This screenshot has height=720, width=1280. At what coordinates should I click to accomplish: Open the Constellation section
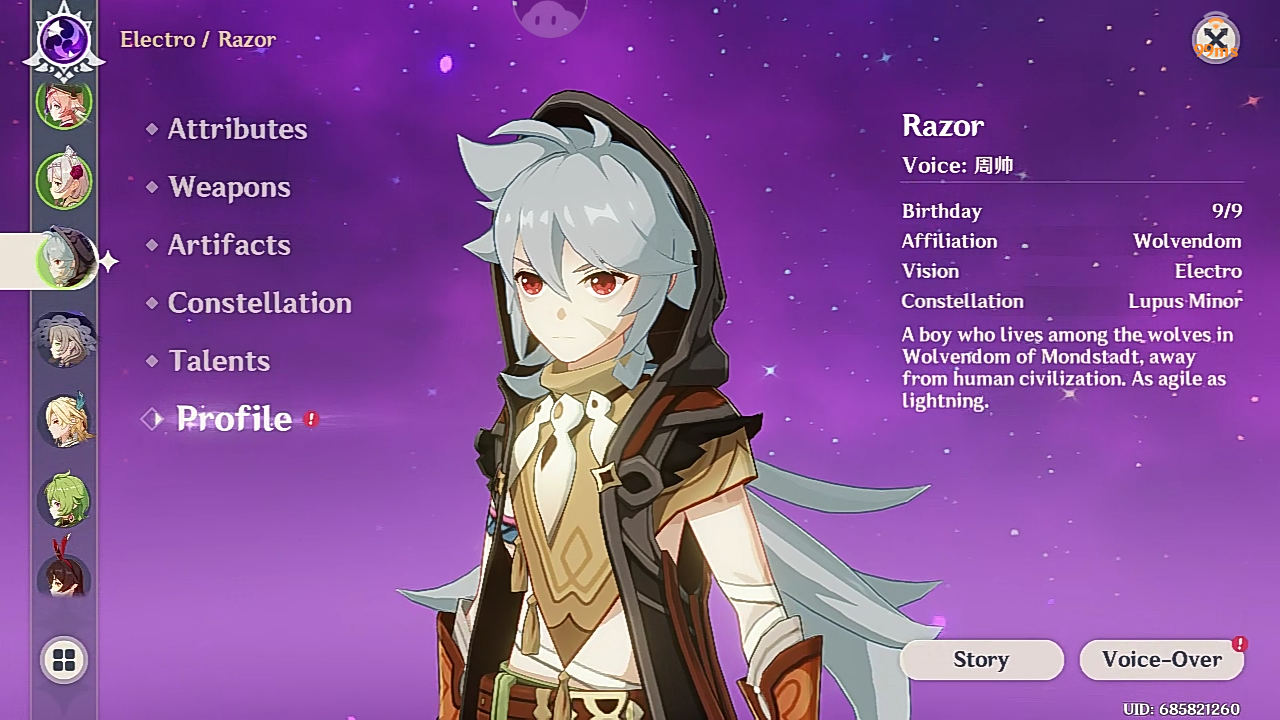point(259,303)
